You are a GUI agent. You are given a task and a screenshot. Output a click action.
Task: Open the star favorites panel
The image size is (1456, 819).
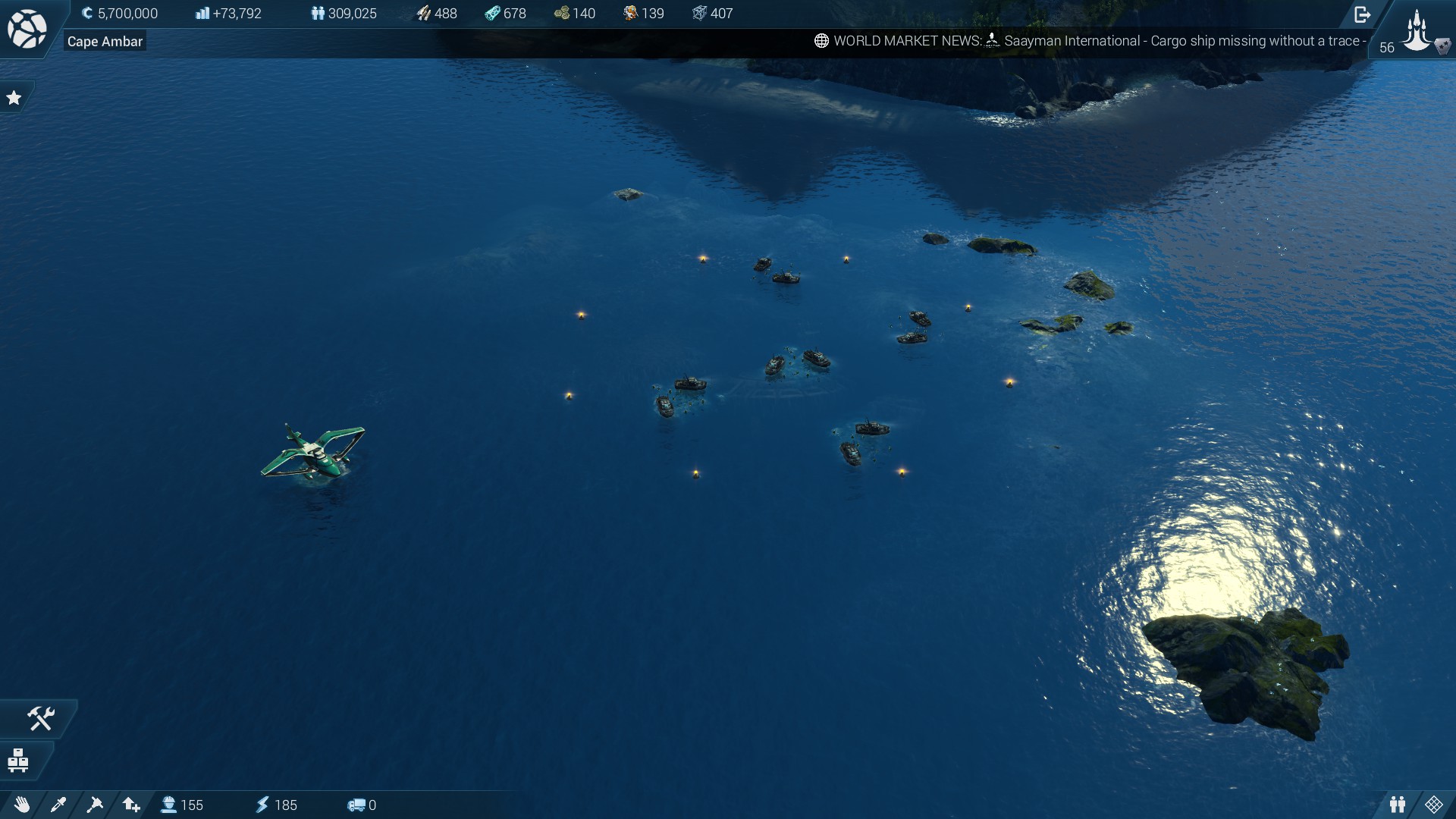pyautogui.click(x=14, y=98)
